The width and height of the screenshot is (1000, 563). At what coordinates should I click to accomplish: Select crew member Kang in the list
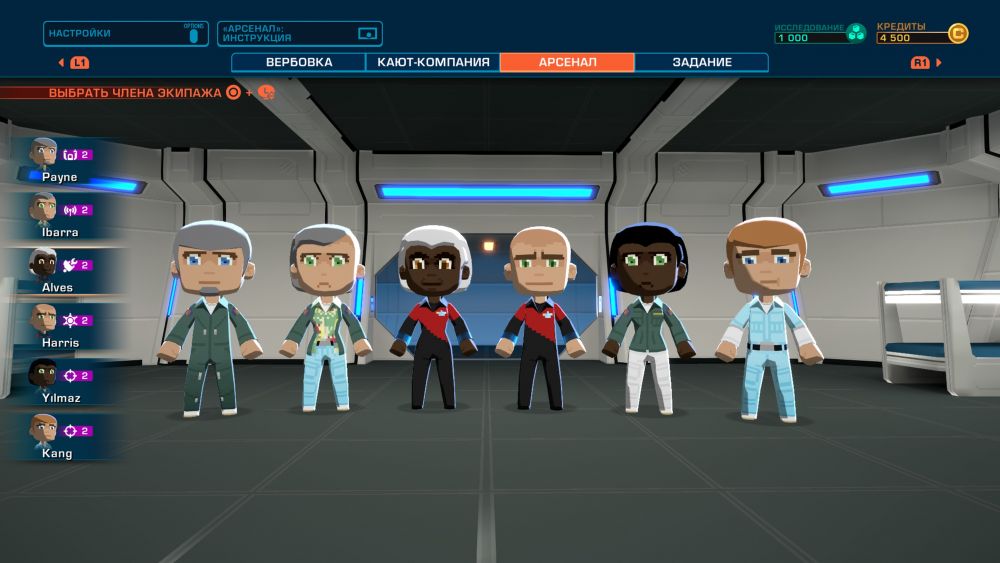pos(62,437)
